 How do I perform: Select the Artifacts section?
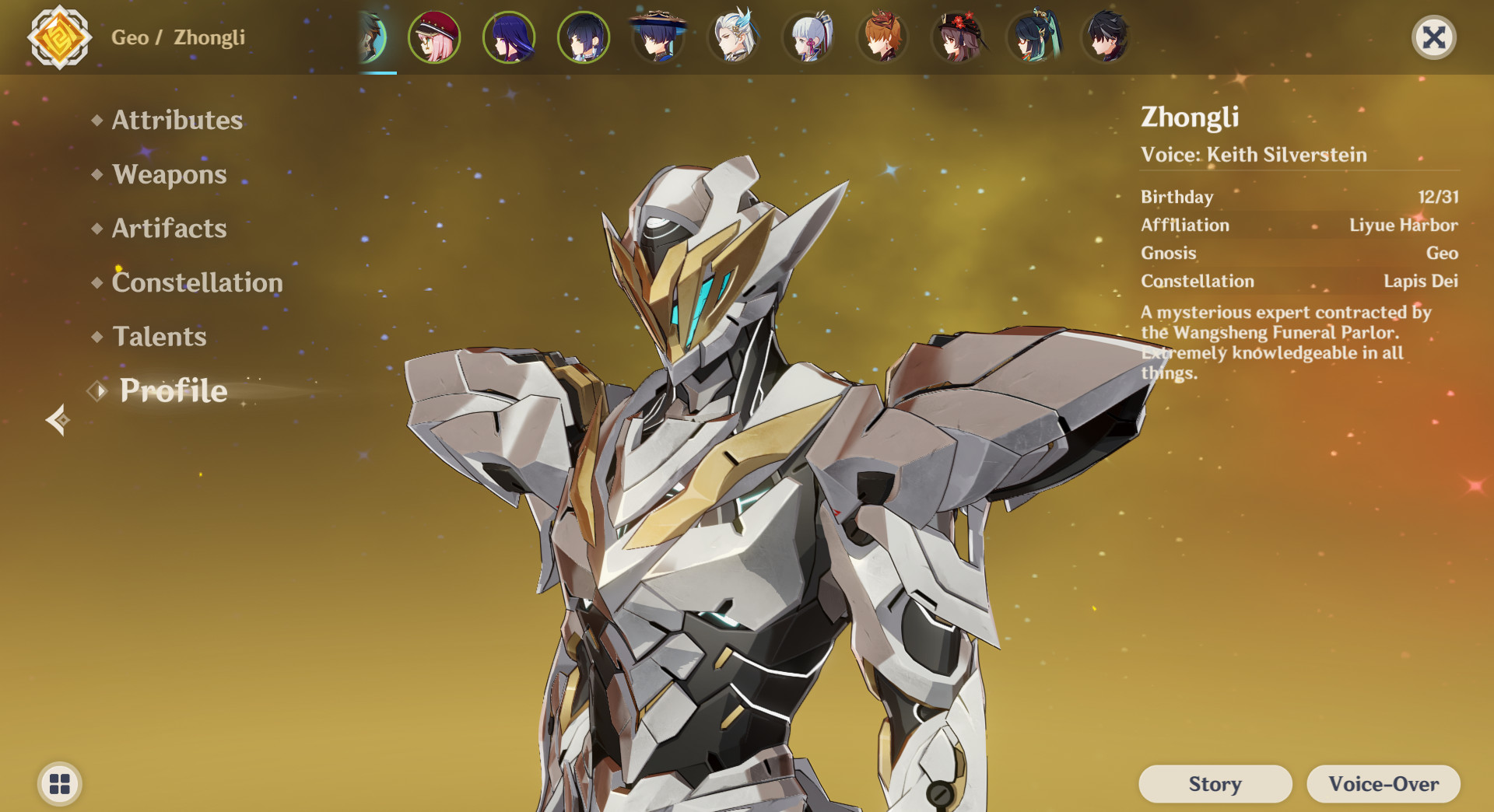(x=168, y=229)
